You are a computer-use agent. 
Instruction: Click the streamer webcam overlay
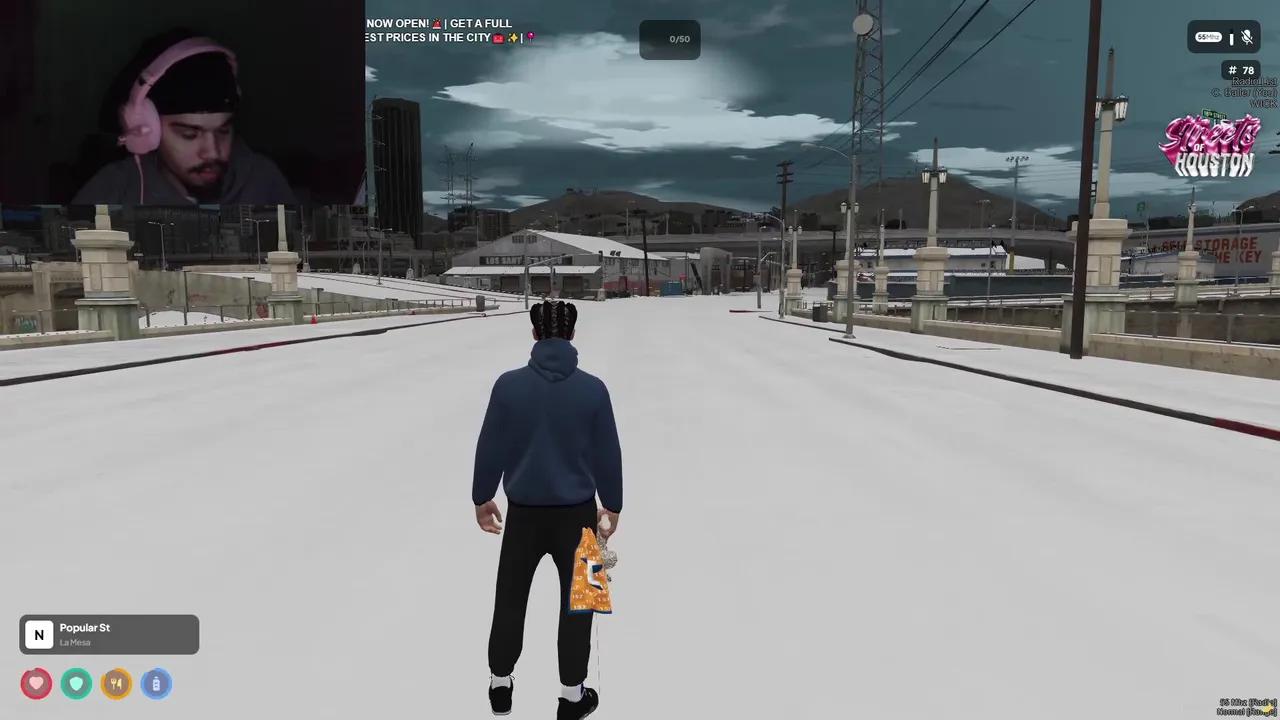[180, 103]
